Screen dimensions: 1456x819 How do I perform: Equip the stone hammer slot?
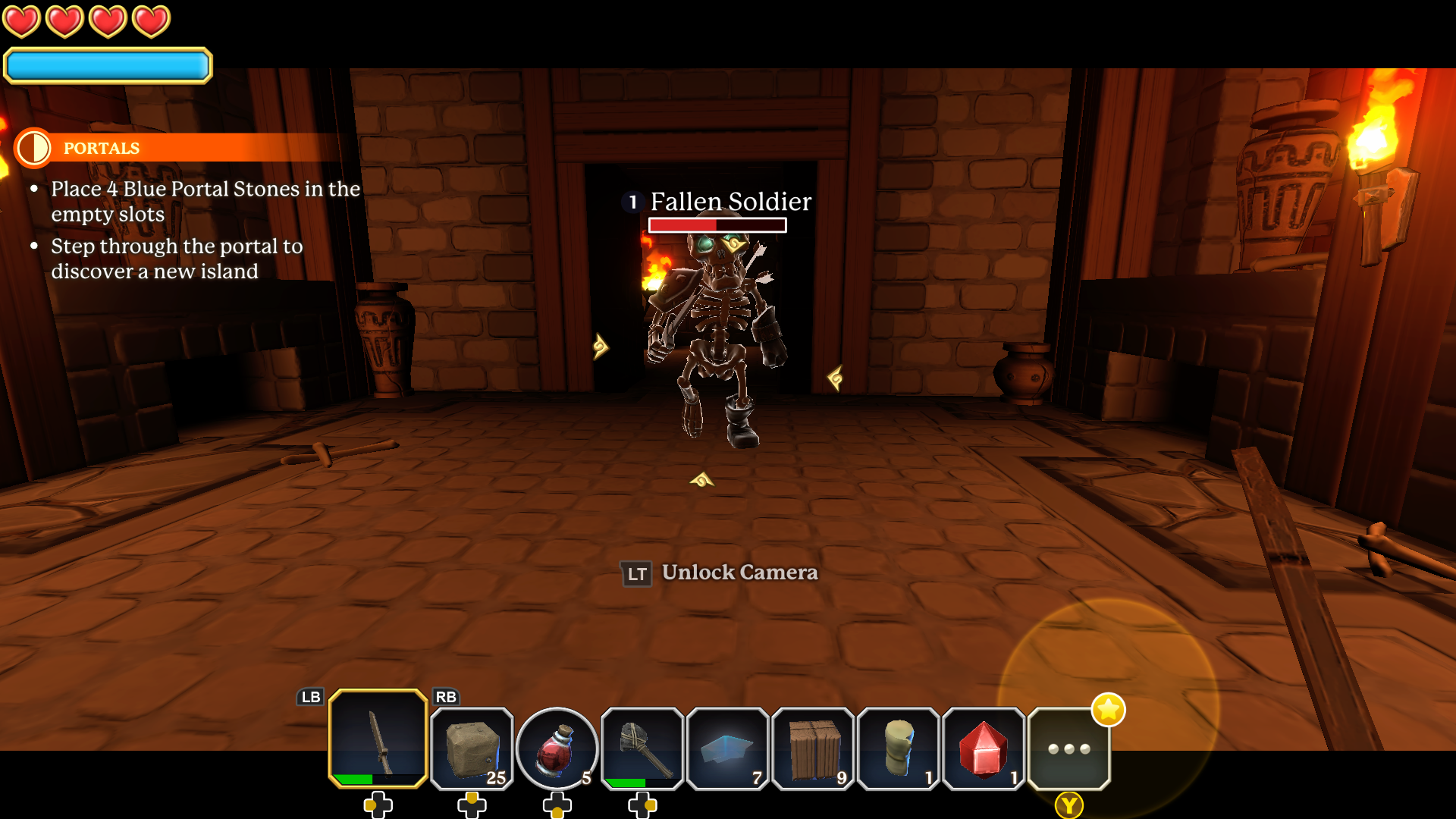pos(642,748)
